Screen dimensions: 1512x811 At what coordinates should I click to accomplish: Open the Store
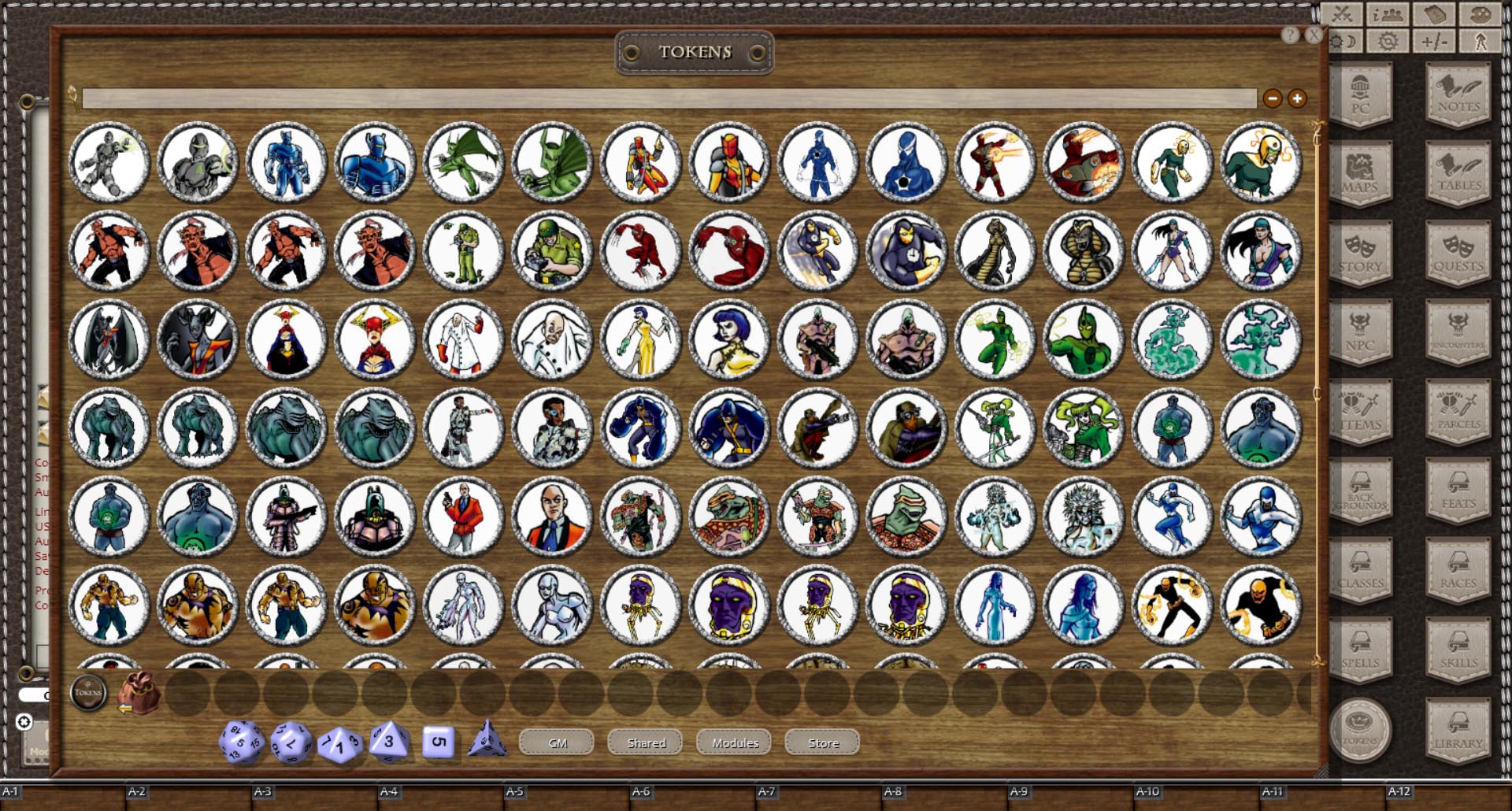(x=822, y=742)
